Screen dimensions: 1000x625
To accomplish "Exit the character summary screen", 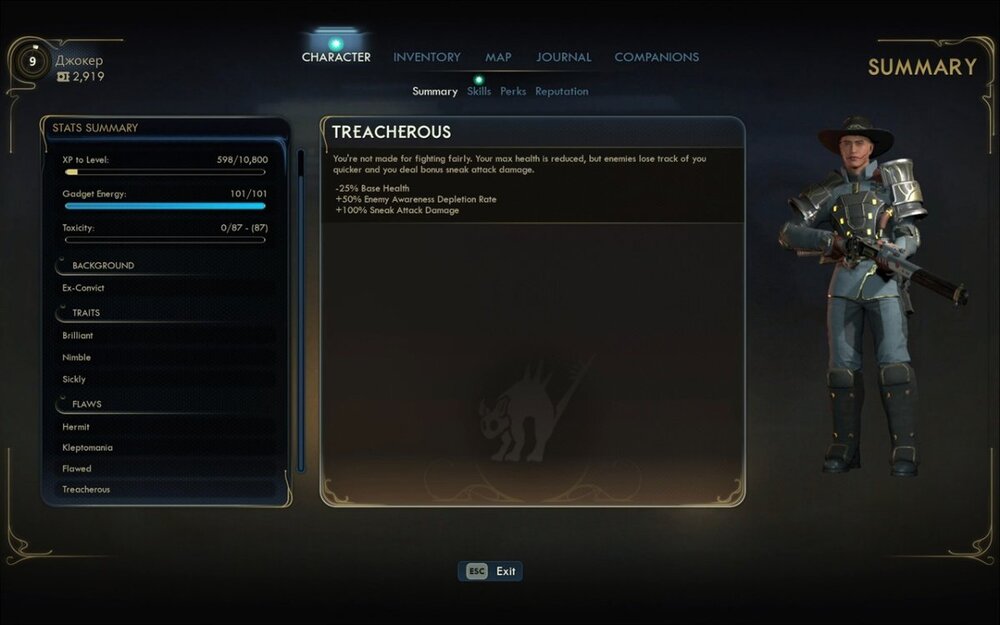I will [x=491, y=571].
